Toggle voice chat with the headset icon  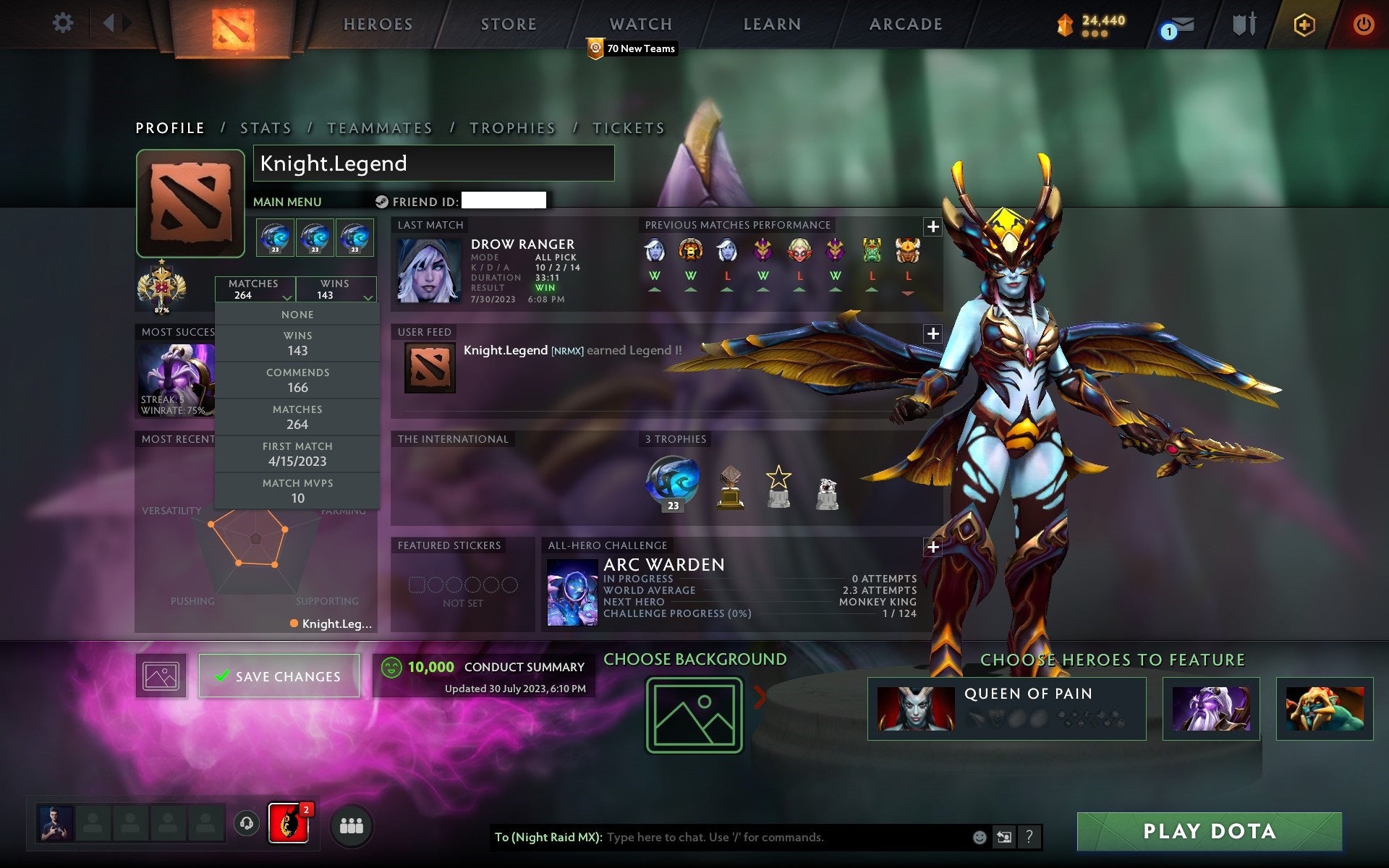coord(246,824)
